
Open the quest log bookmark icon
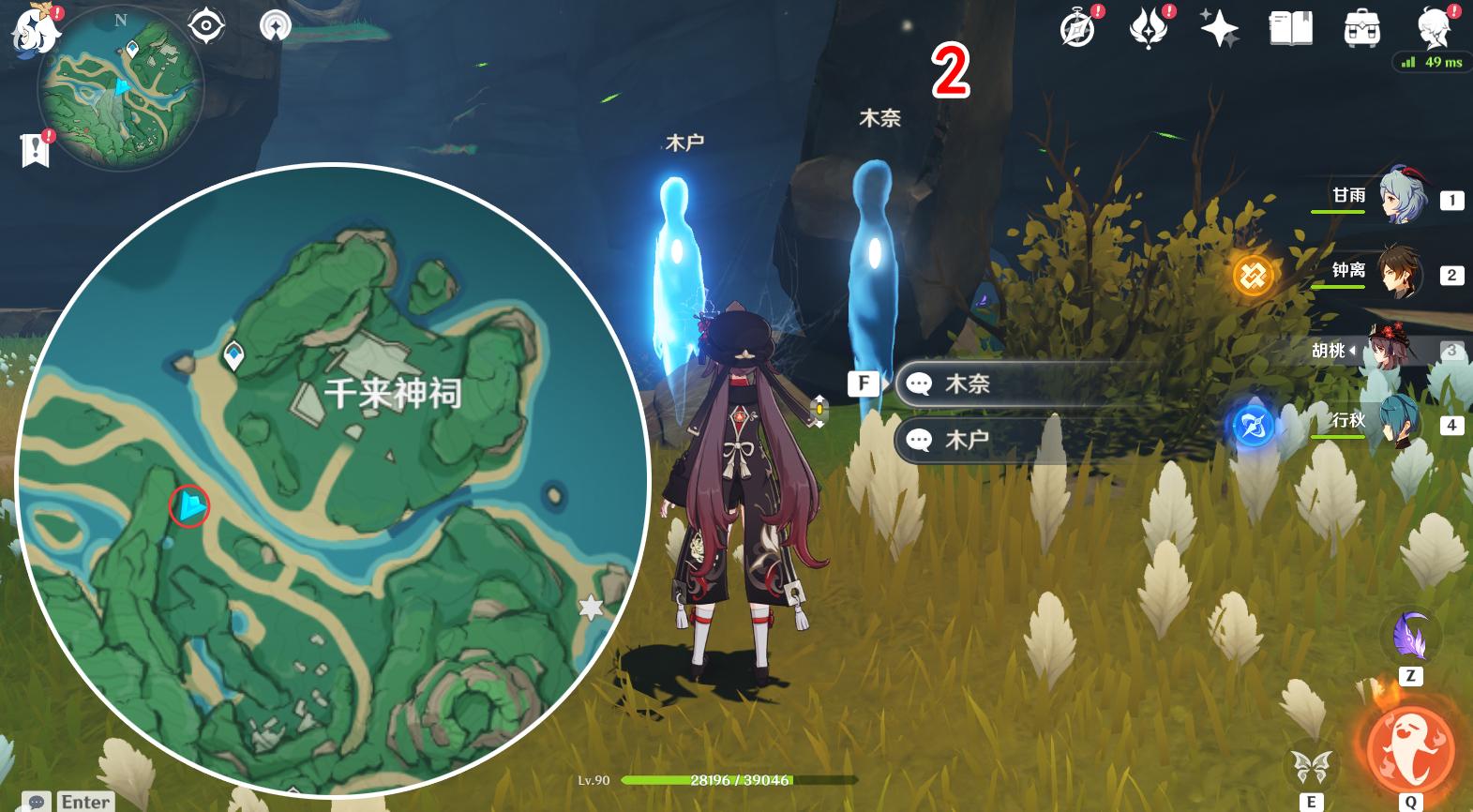[x=35, y=149]
